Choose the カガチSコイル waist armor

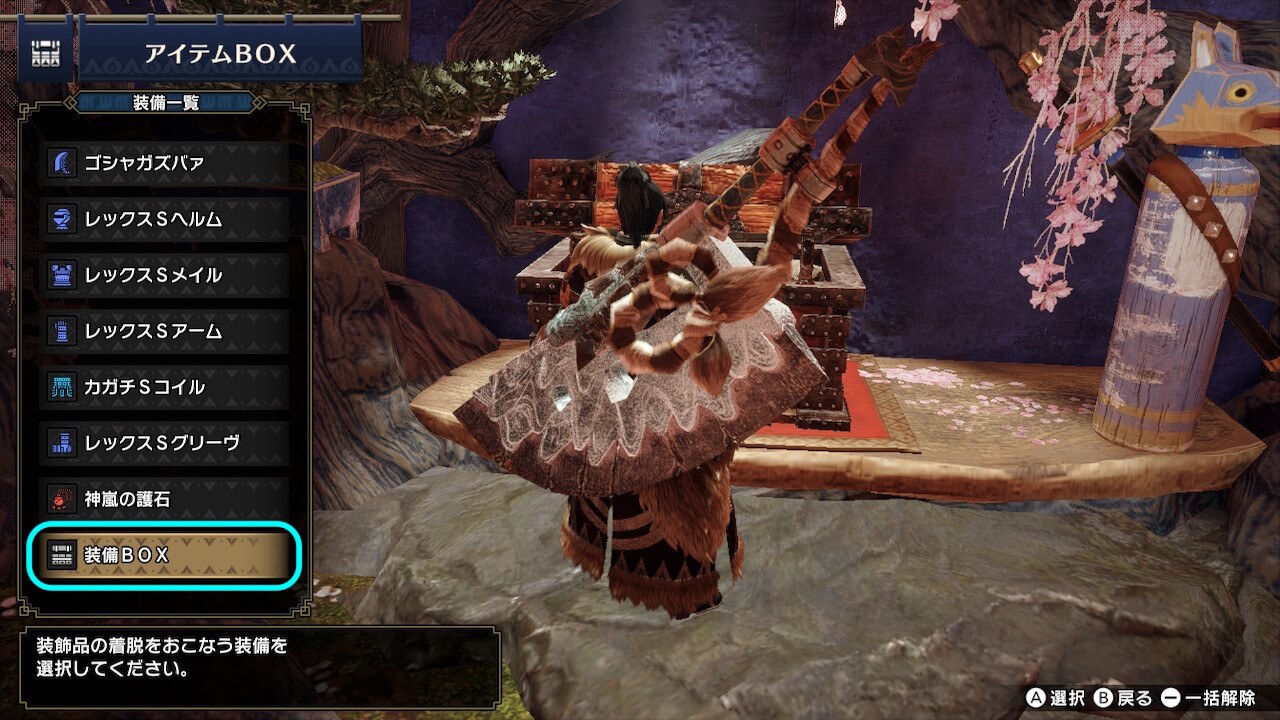point(167,387)
